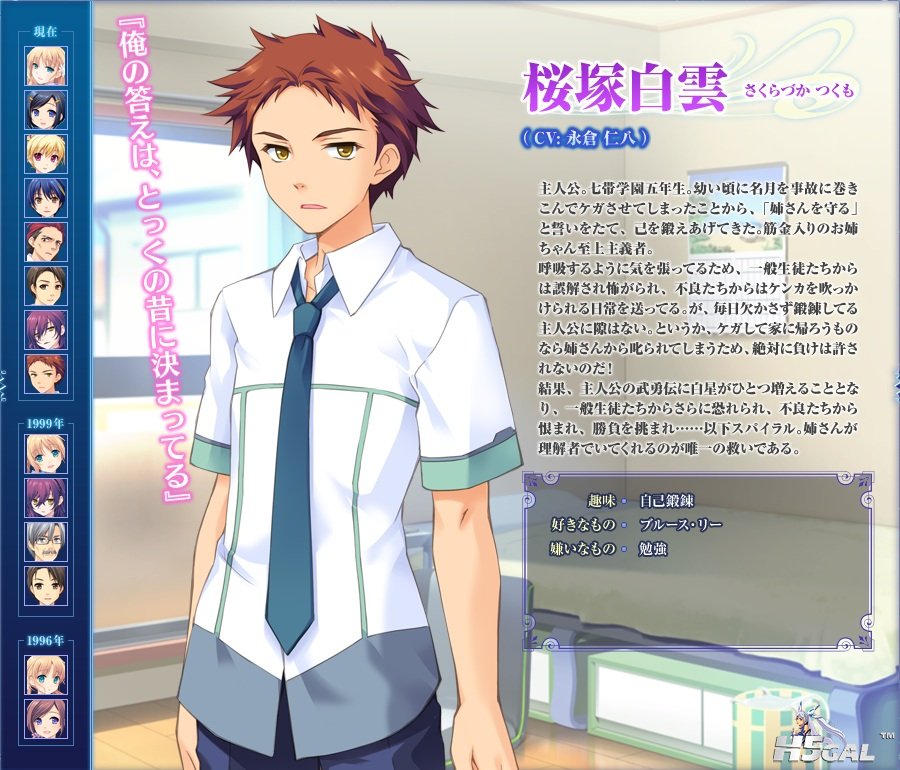The image size is (900, 770).
Task: Choose the blonde girl portrait under 1996年
Action: (x=47, y=675)
